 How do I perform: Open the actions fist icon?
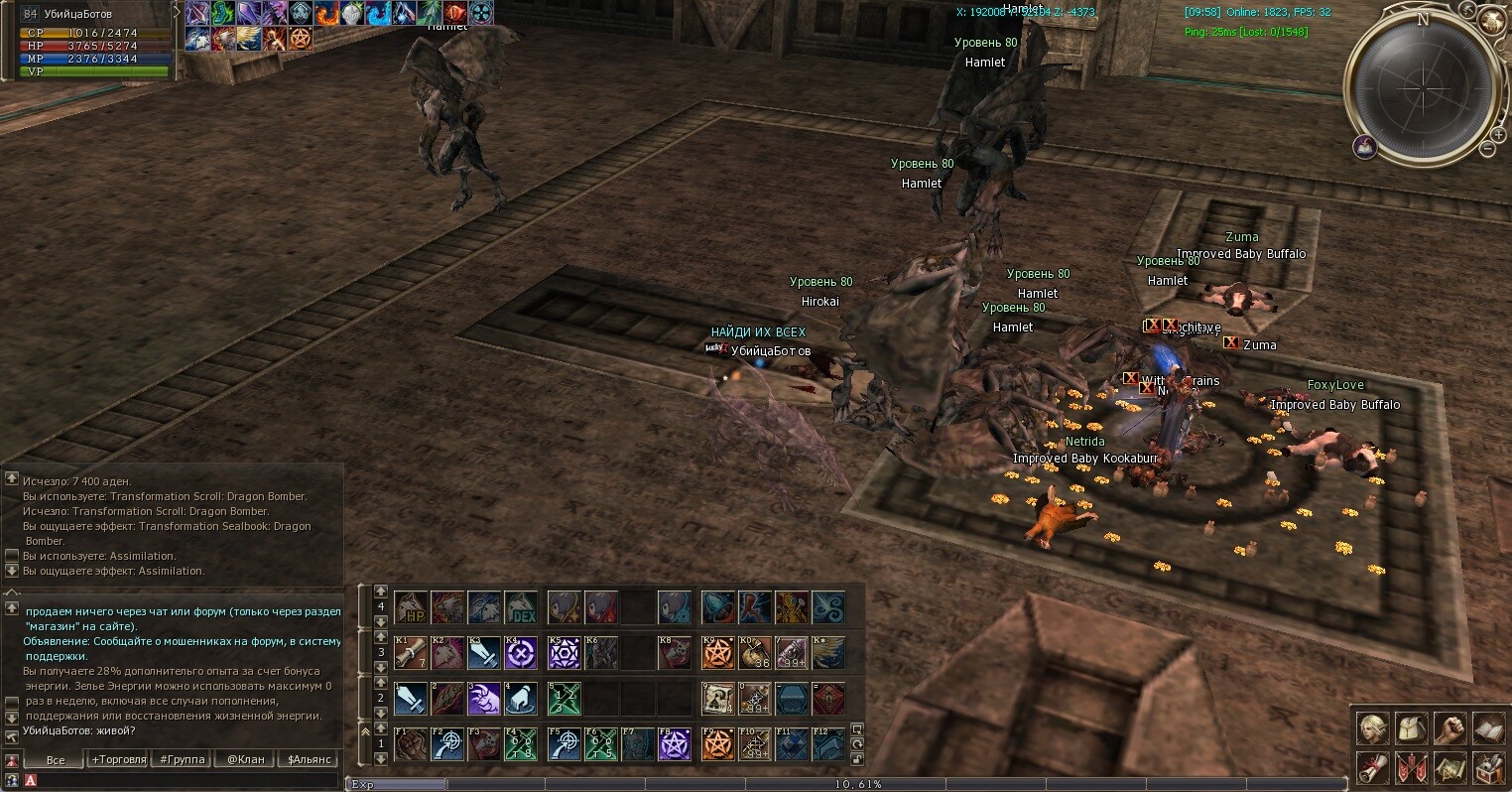[1449, 728]
